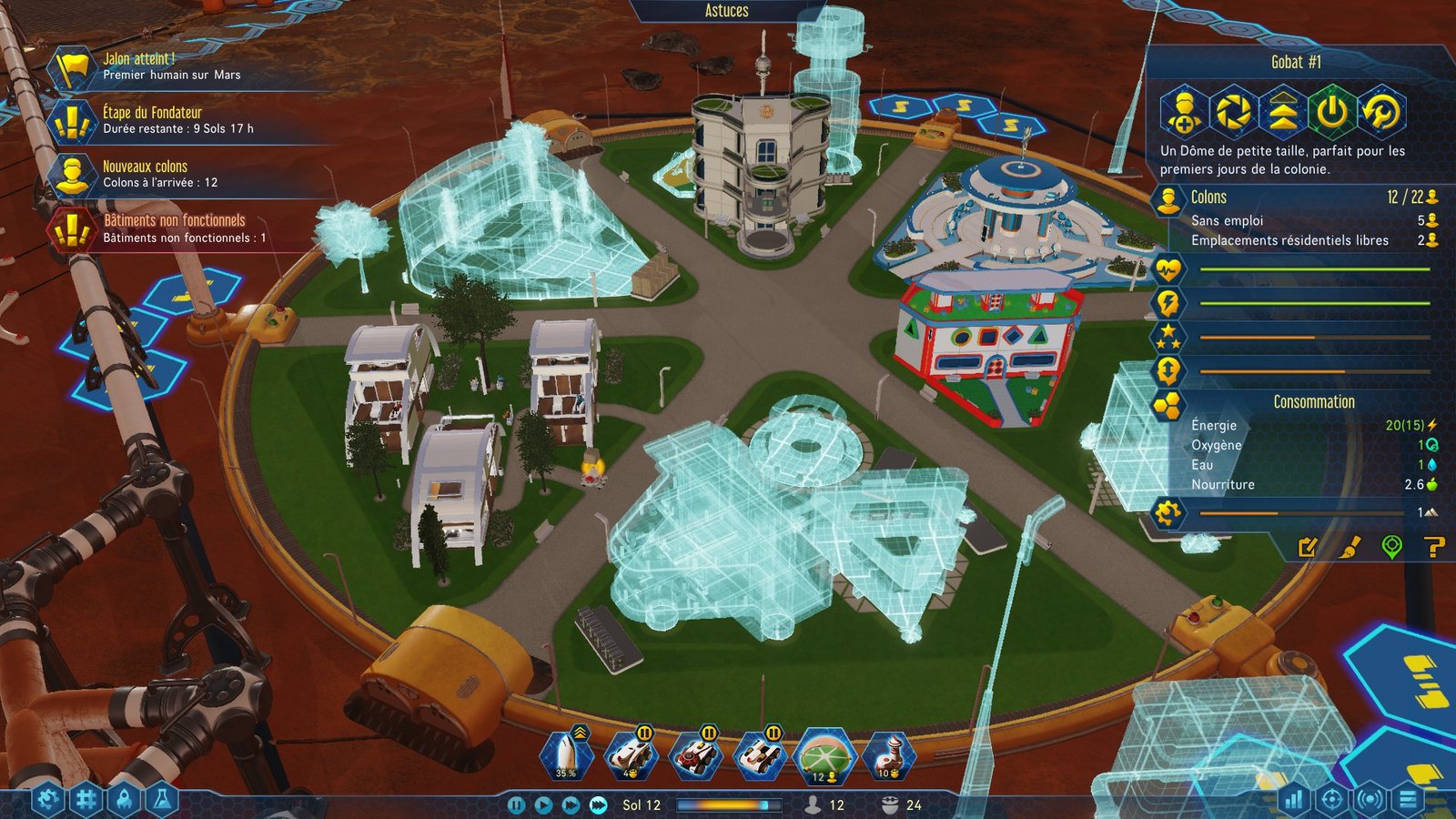
Task: Open help with the question mark icon
Action: click(x=1433, y=547)
